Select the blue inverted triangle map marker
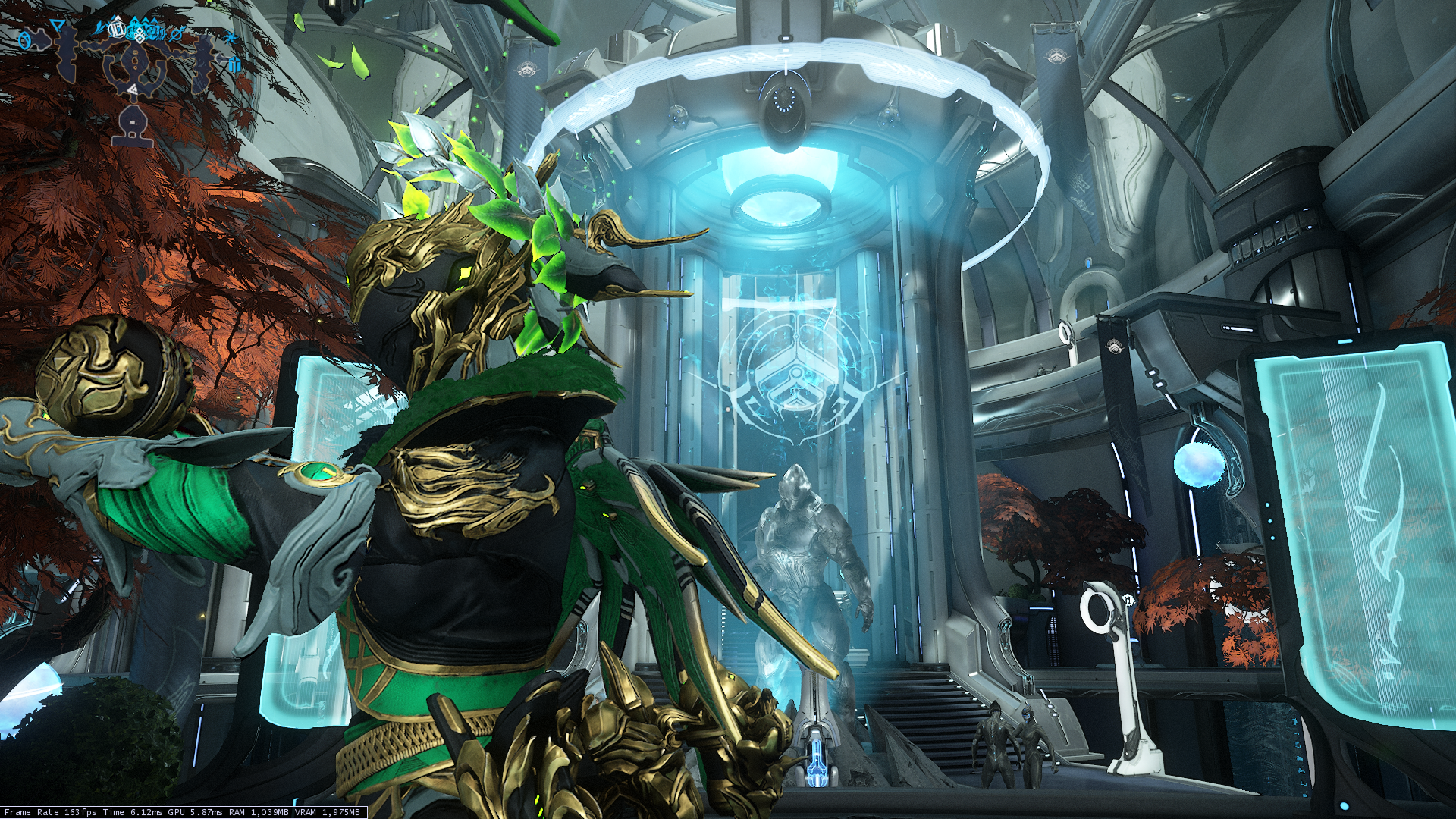Screen dimensions: 1456x819 [x=58, y=27]
